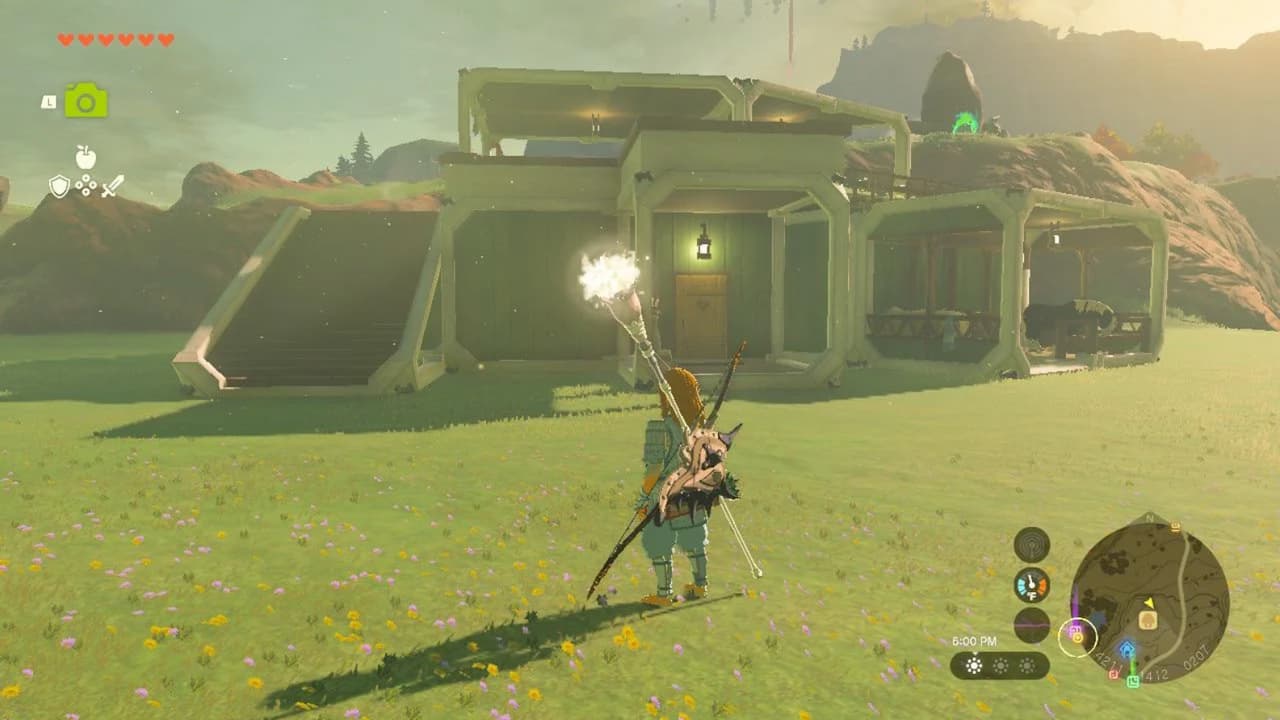Click the L button prompt beside the camera
The image size is (1280, 720).
[x=49, y=103]
